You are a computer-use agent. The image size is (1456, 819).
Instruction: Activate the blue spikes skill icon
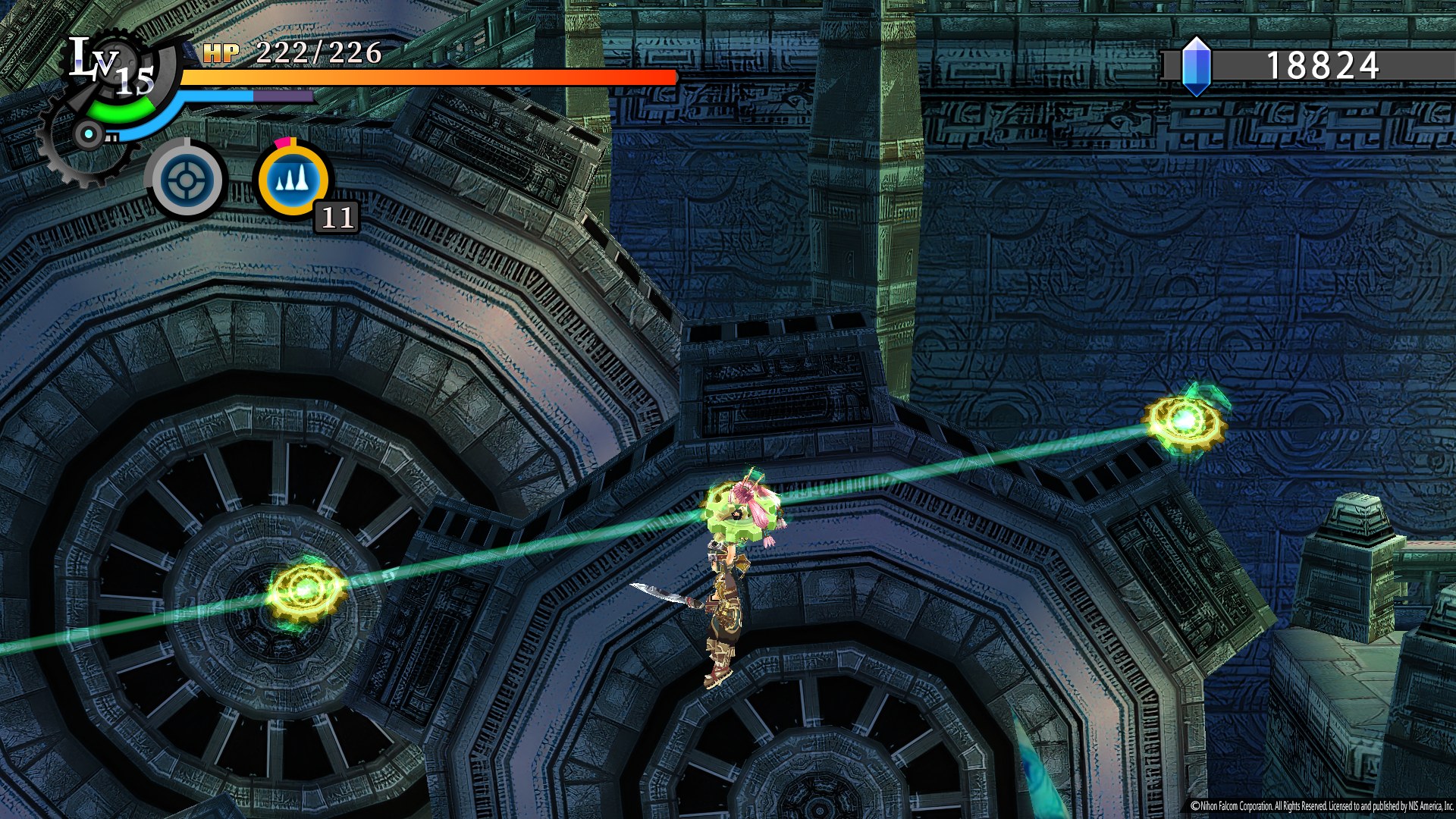tap(293, 180)
